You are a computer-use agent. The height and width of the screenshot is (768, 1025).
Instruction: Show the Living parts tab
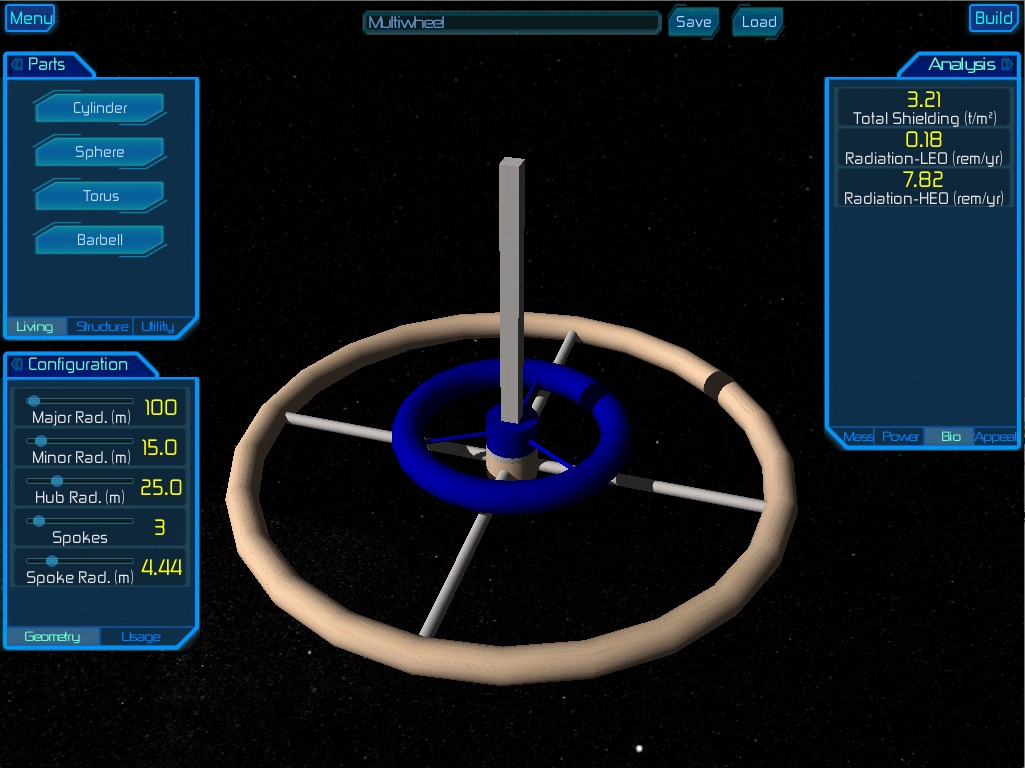click(x=35, y=326)
